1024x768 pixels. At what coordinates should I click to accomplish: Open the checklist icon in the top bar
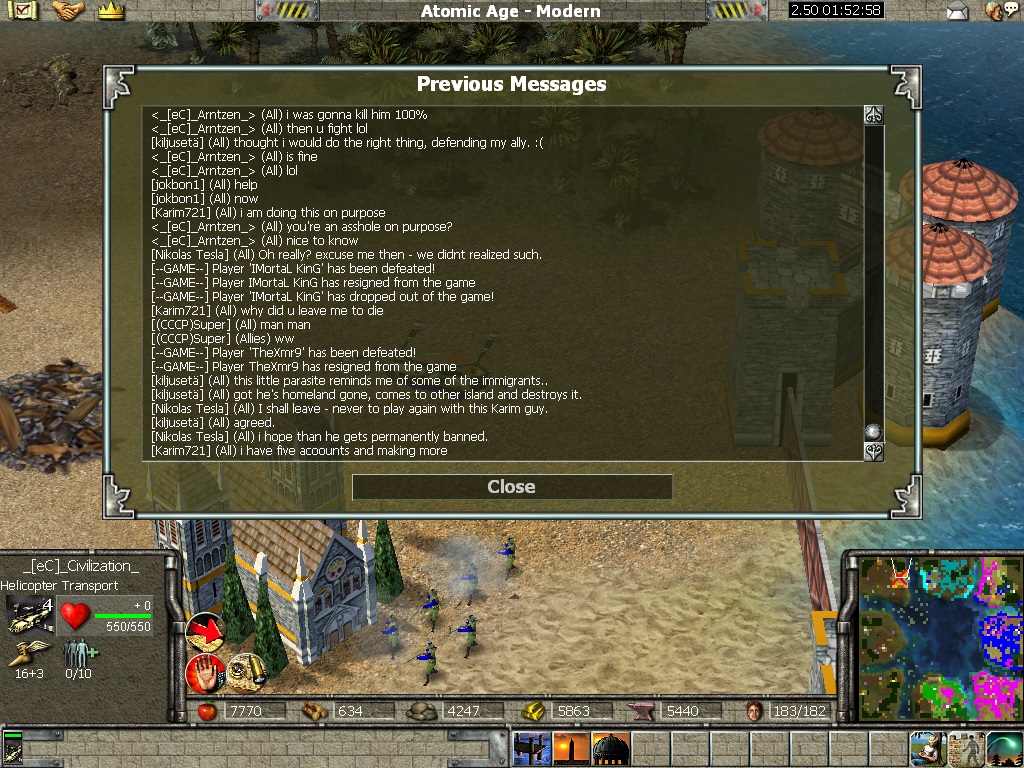click(x=23, y=11)
